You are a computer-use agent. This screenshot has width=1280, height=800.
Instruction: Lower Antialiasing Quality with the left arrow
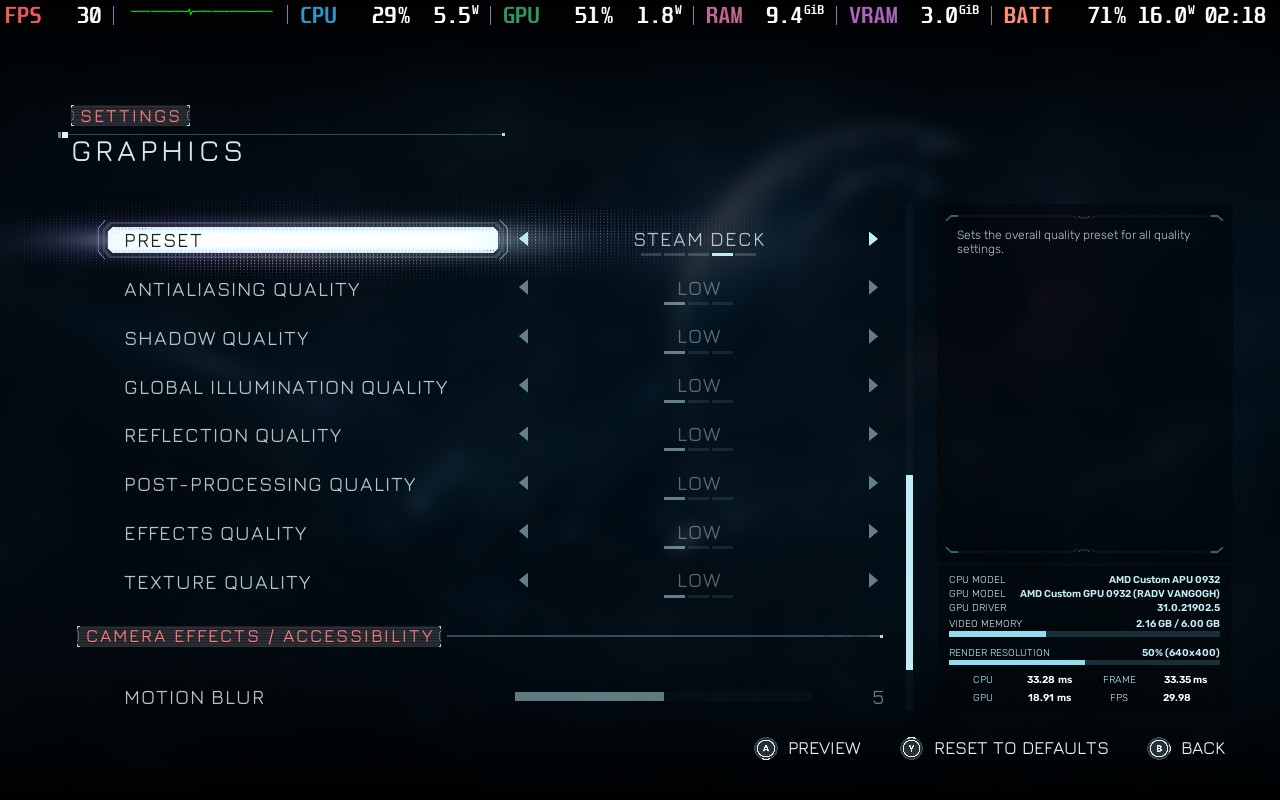pos(524,288)
